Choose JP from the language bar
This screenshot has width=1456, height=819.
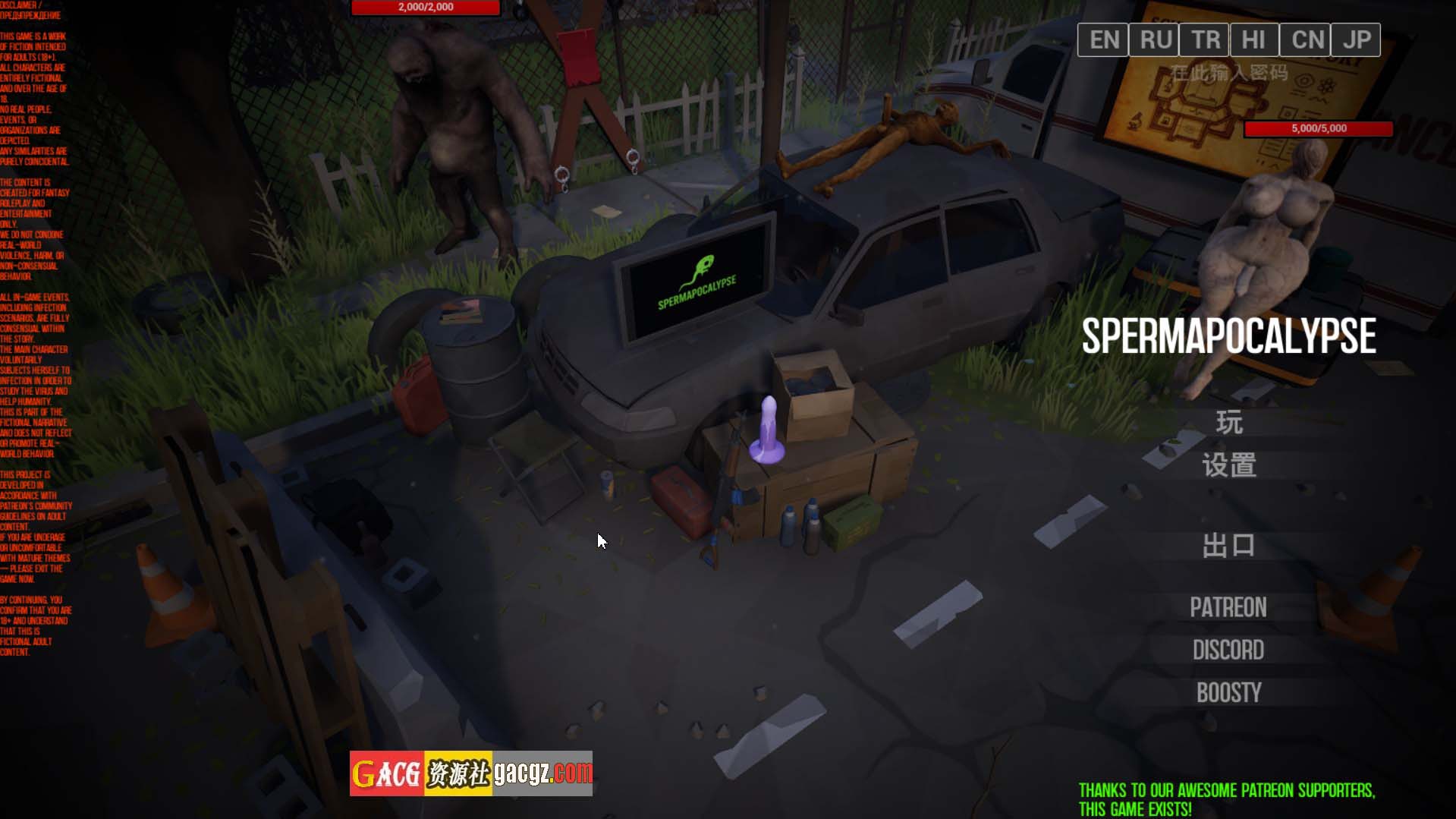click(x=1357, y=39)
